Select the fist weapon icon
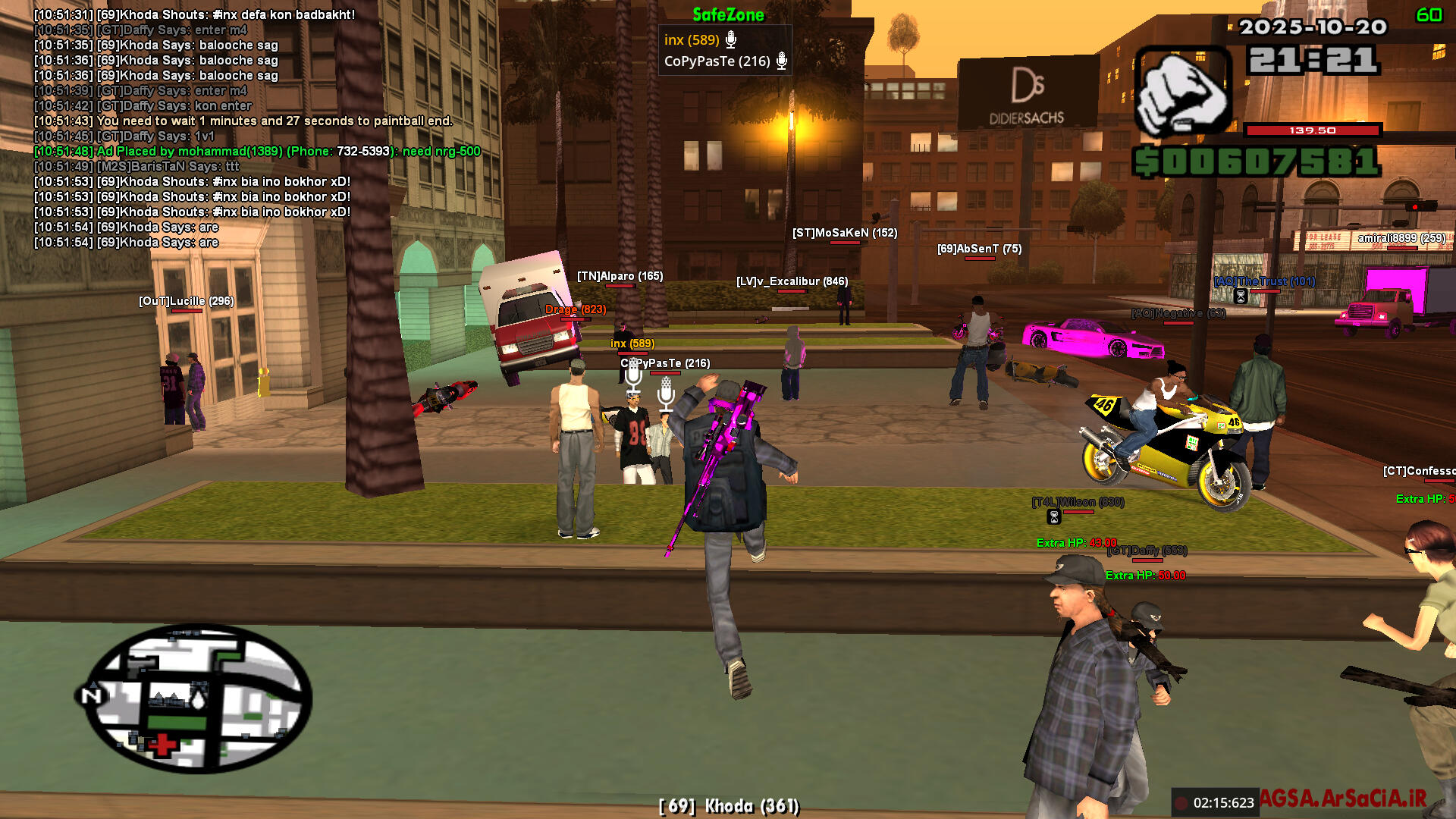 (1181, 92)
